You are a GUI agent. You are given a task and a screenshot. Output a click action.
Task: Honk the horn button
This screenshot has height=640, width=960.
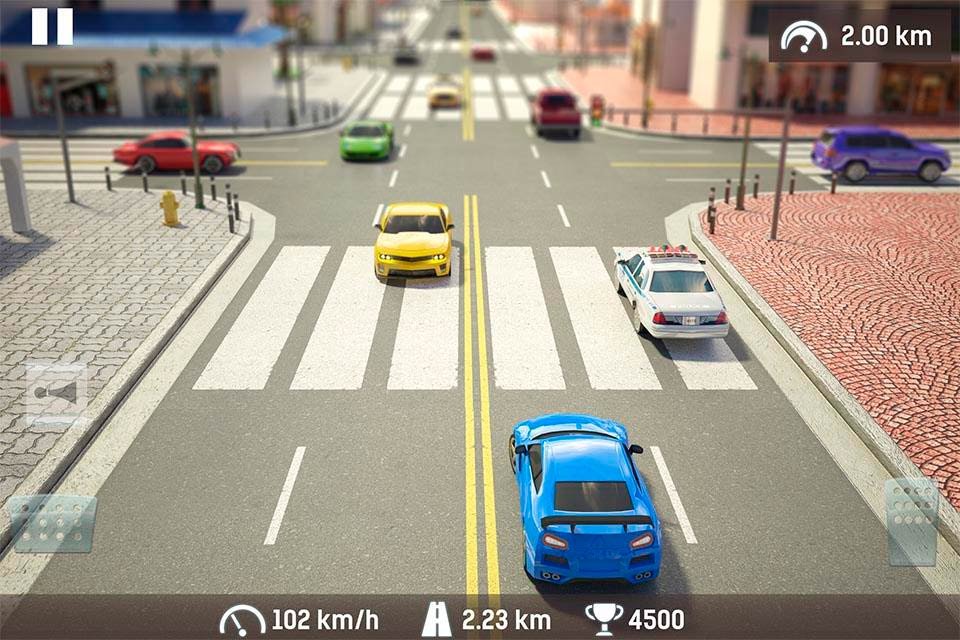(x=56, y=394)
